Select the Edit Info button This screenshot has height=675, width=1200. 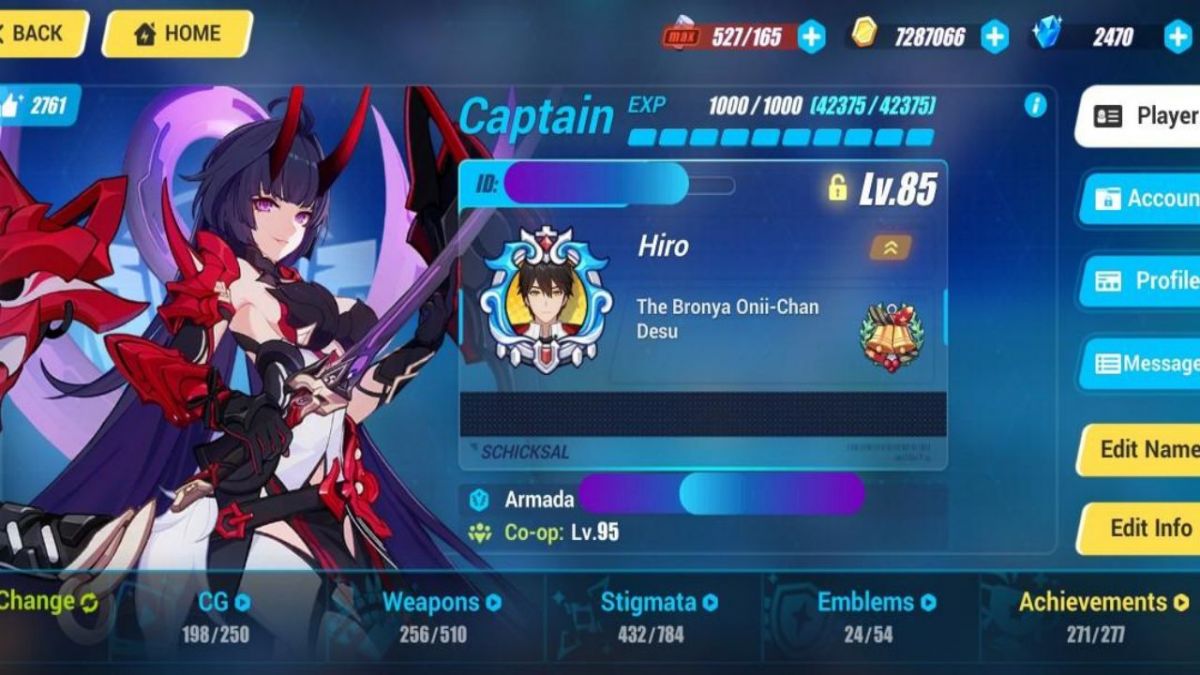pyautogui.click(x=1142, y=528)
